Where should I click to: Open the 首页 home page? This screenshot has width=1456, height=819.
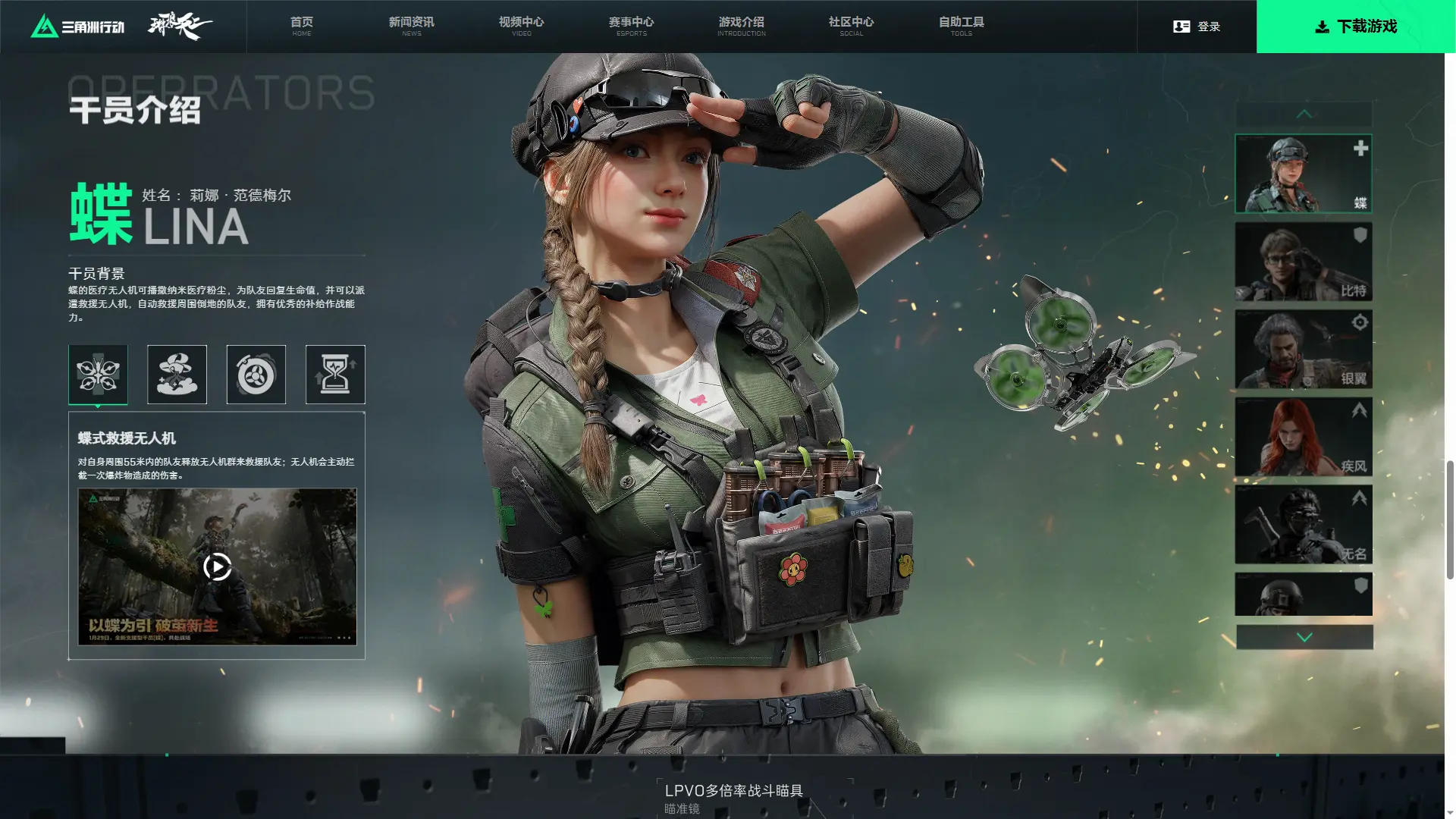pos(302,26)
